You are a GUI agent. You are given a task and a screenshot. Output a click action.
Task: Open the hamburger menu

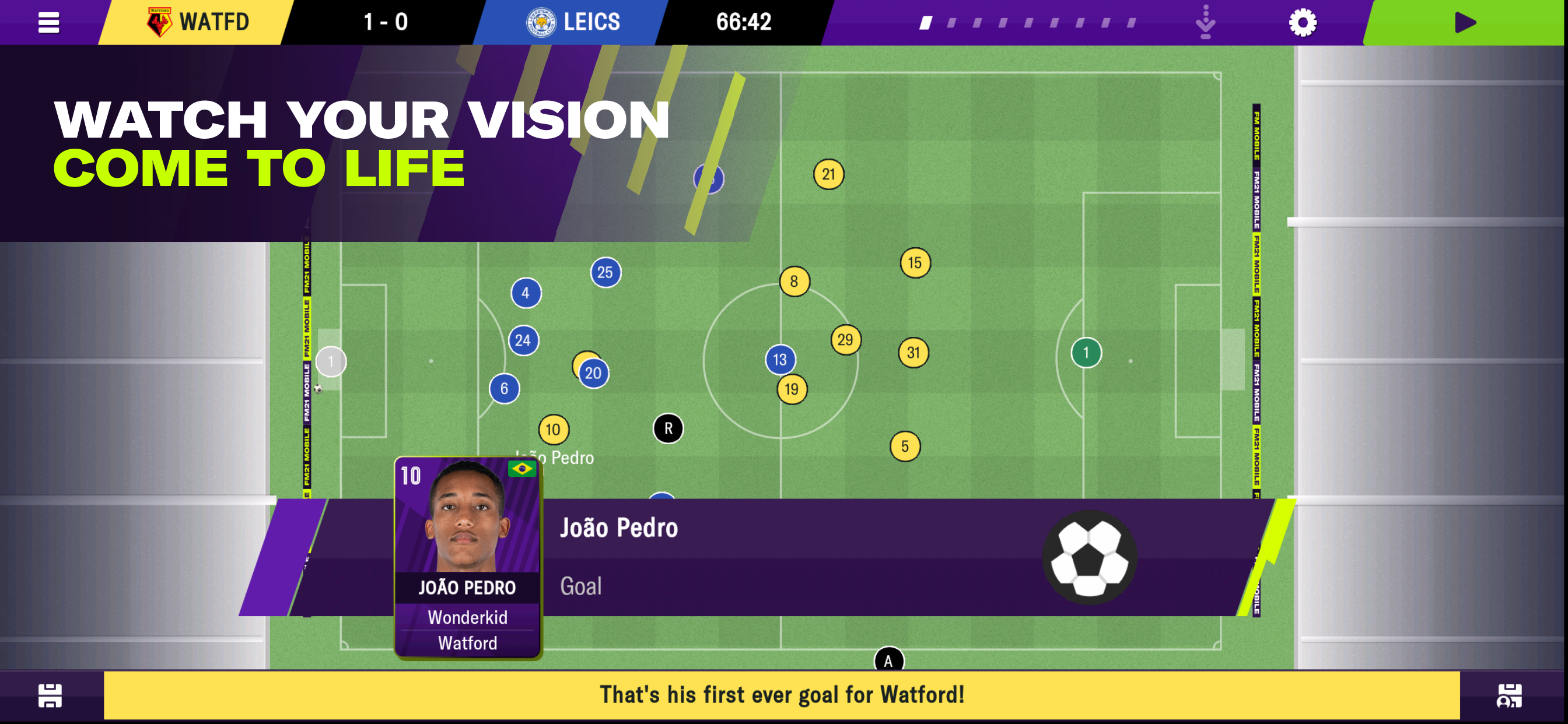48,23
